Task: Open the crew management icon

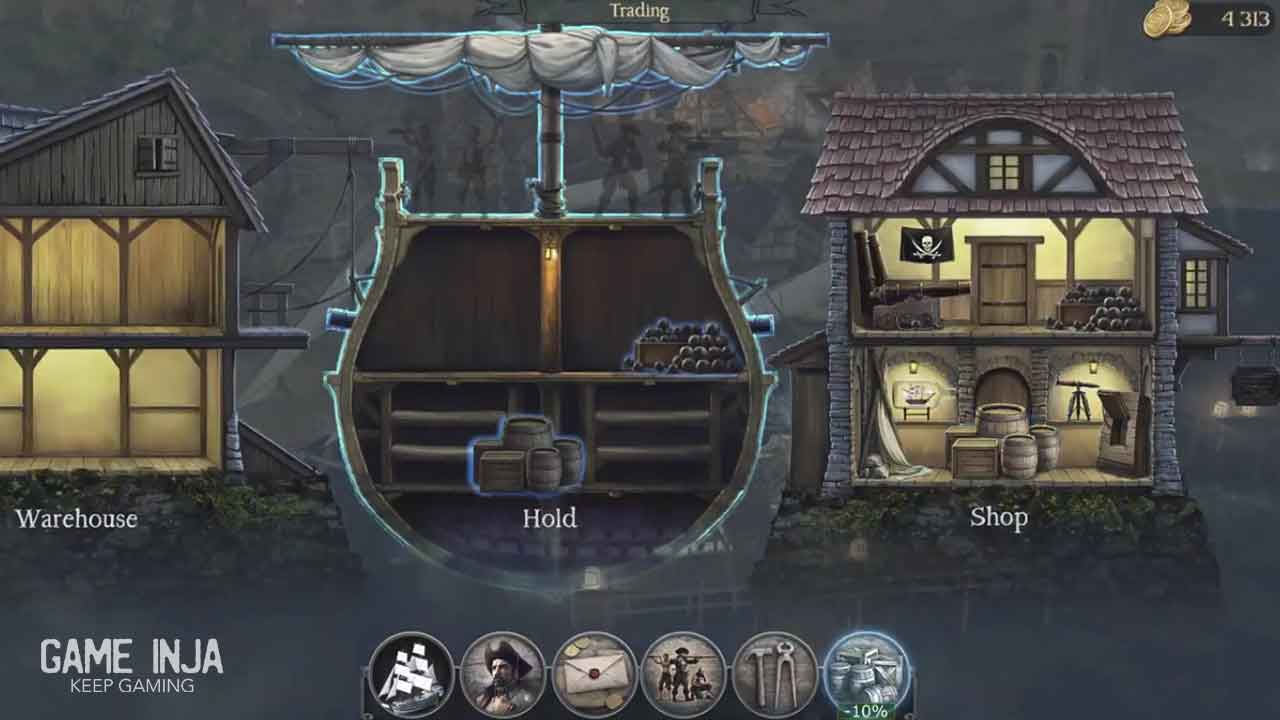Action: click(685, 673)
